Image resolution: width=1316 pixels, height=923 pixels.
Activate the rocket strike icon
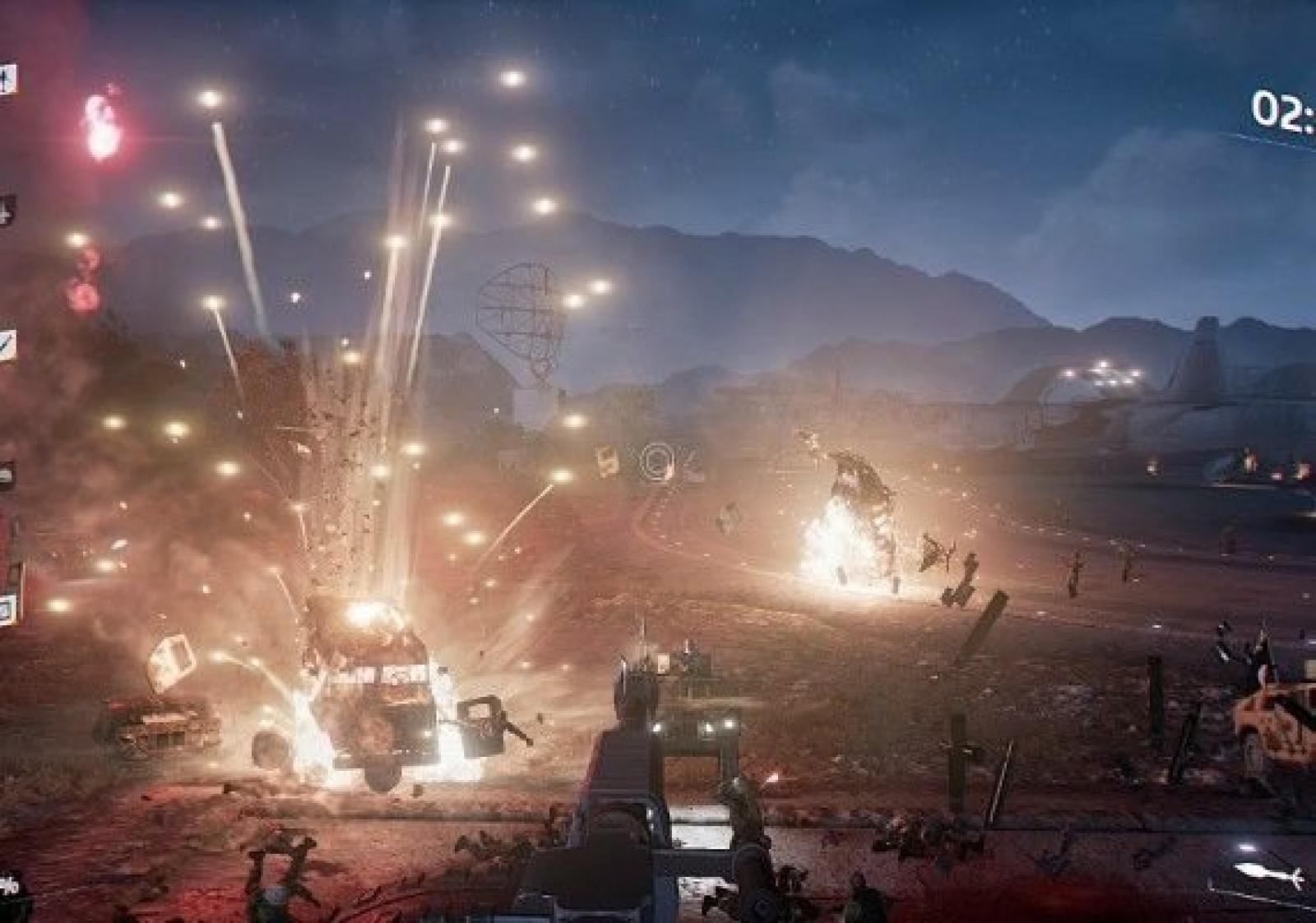coord(1267,875)
